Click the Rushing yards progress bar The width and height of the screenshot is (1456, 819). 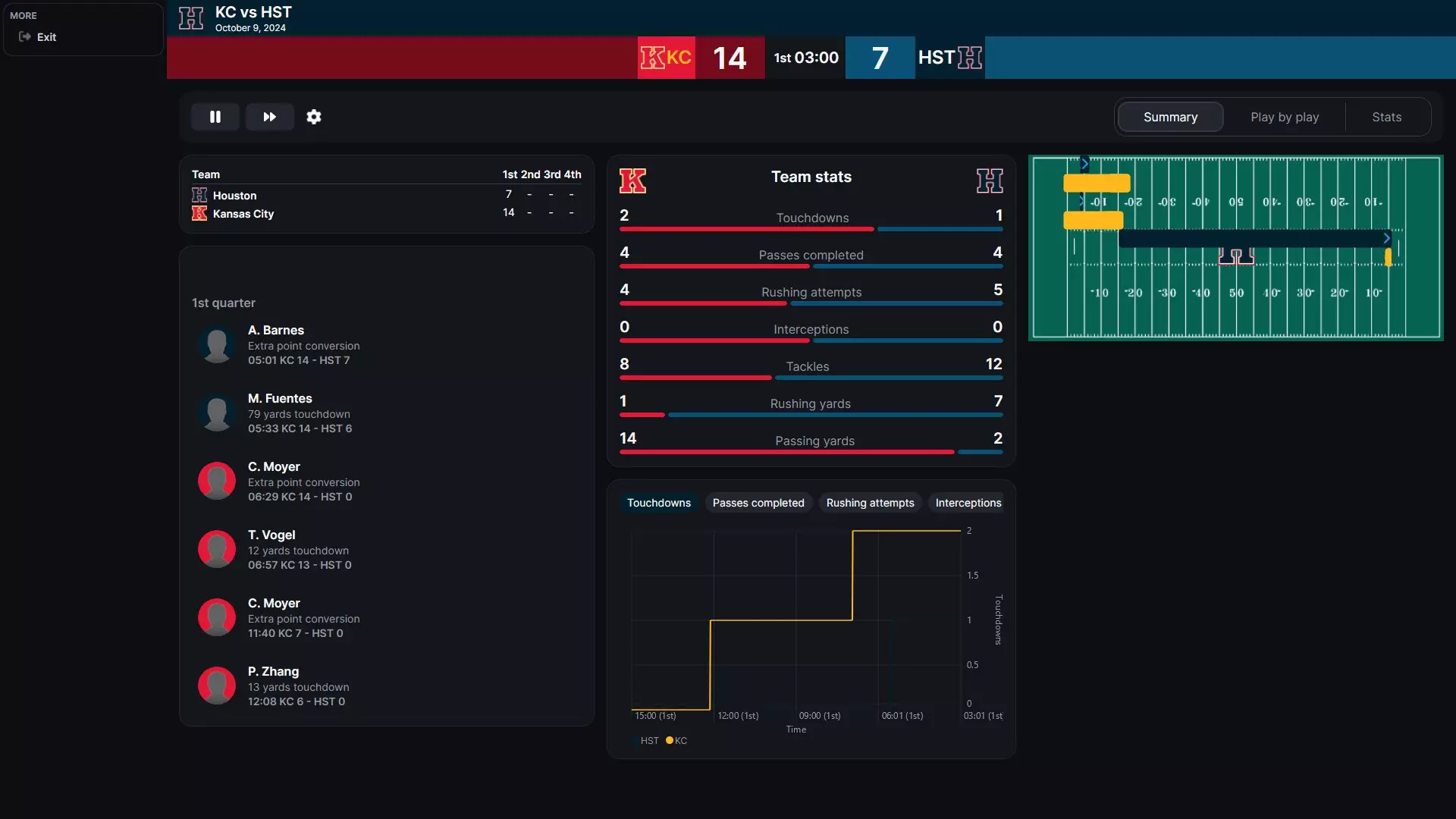point(811,415)
